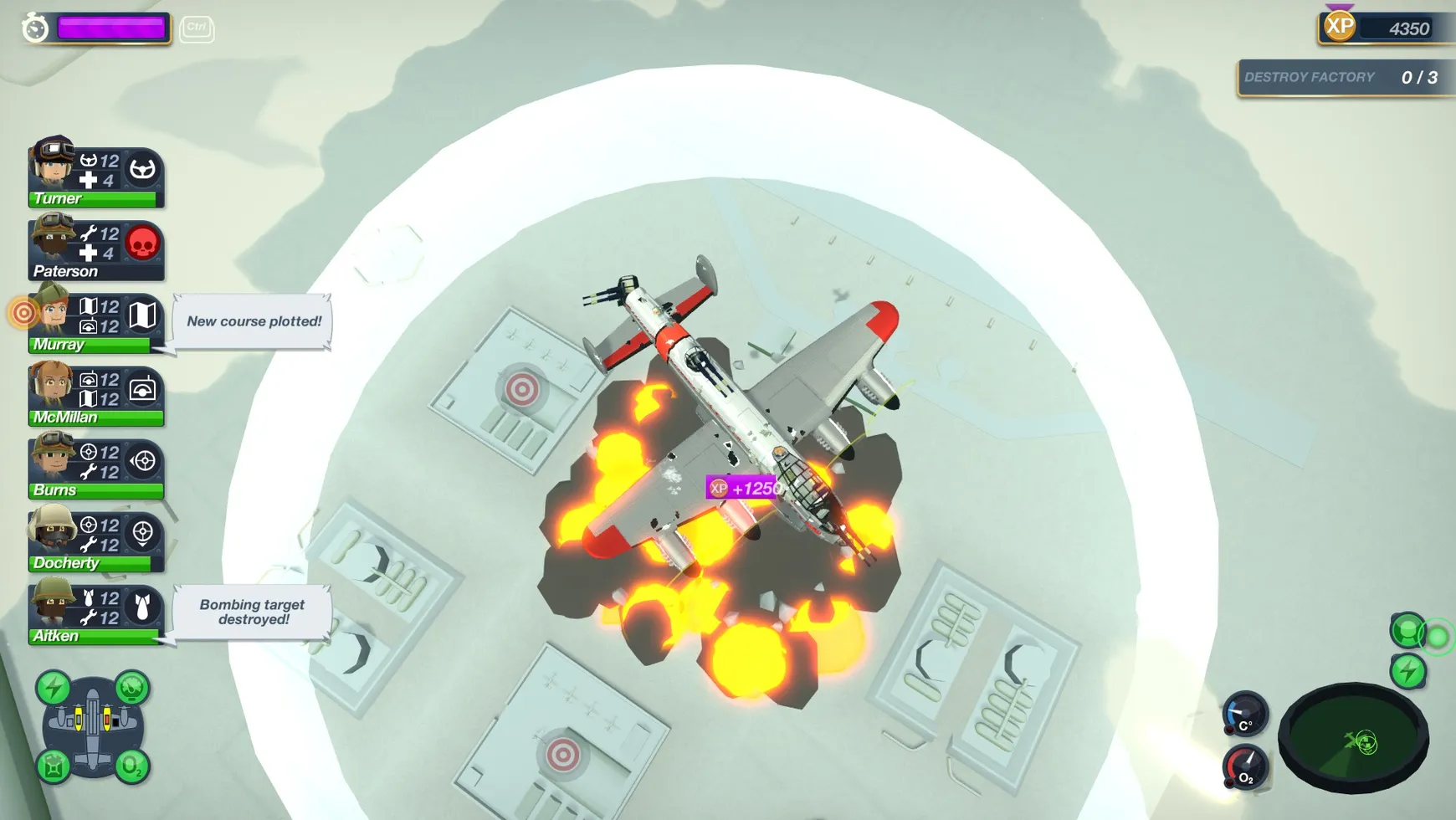The width and height of the screenshot is (1456, 820).
Task: Select the pilot wheel icon on Turner's panel
Action: tap(141, 170)
